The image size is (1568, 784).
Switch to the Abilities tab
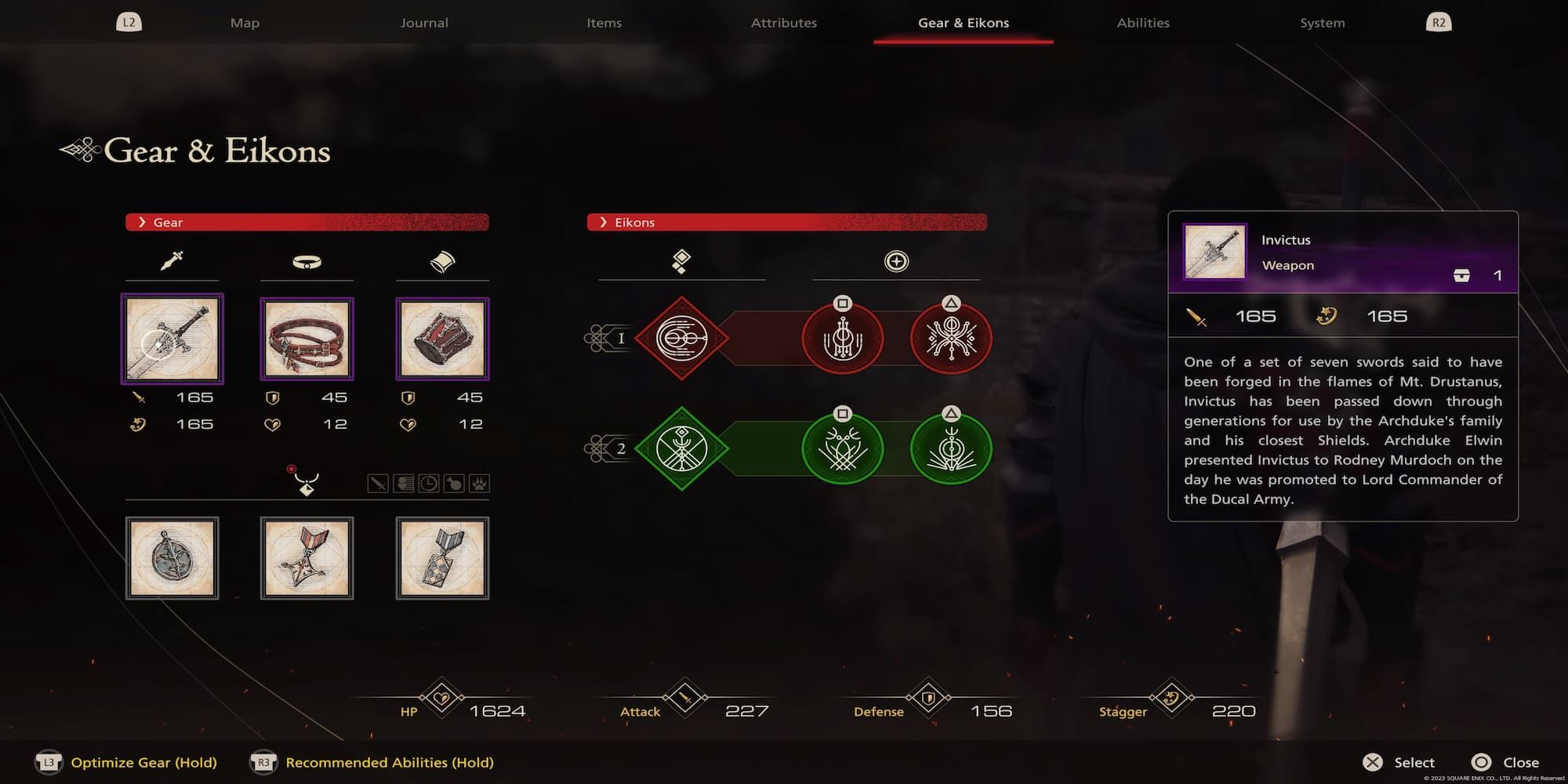click(x=1143, y=23)
